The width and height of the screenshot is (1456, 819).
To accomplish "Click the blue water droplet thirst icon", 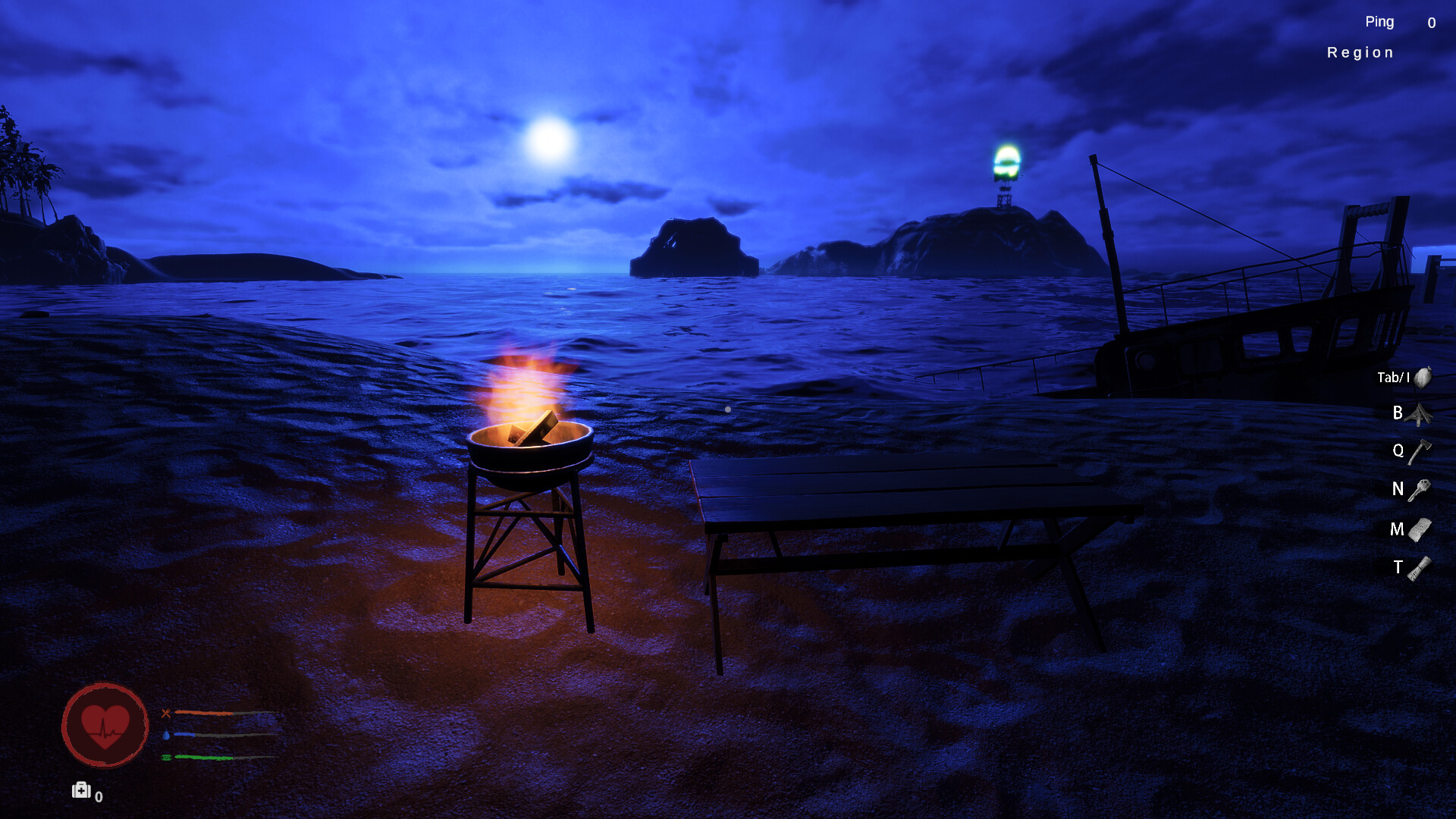I will [x=168, y=735].
